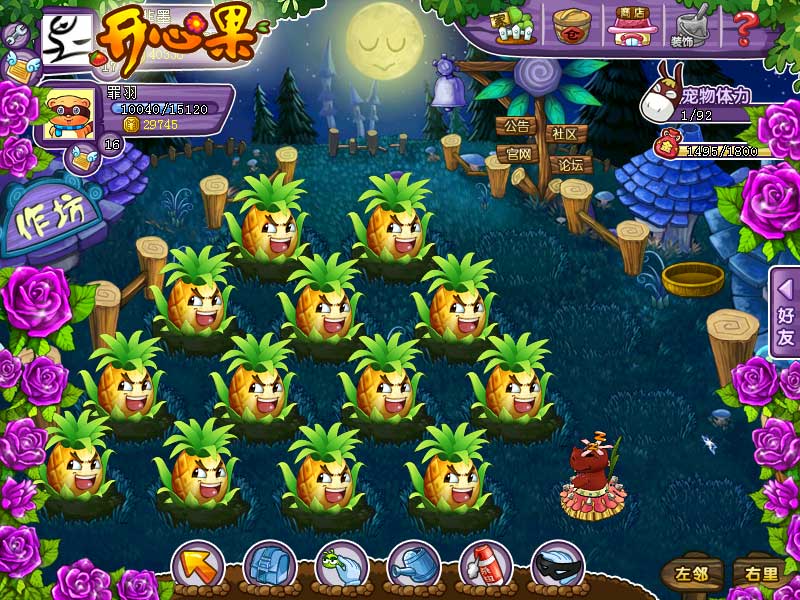The width and height of the screenshot is (800, 600).
Task: Open the home (家) garden icon
Action: coord(512,27)
